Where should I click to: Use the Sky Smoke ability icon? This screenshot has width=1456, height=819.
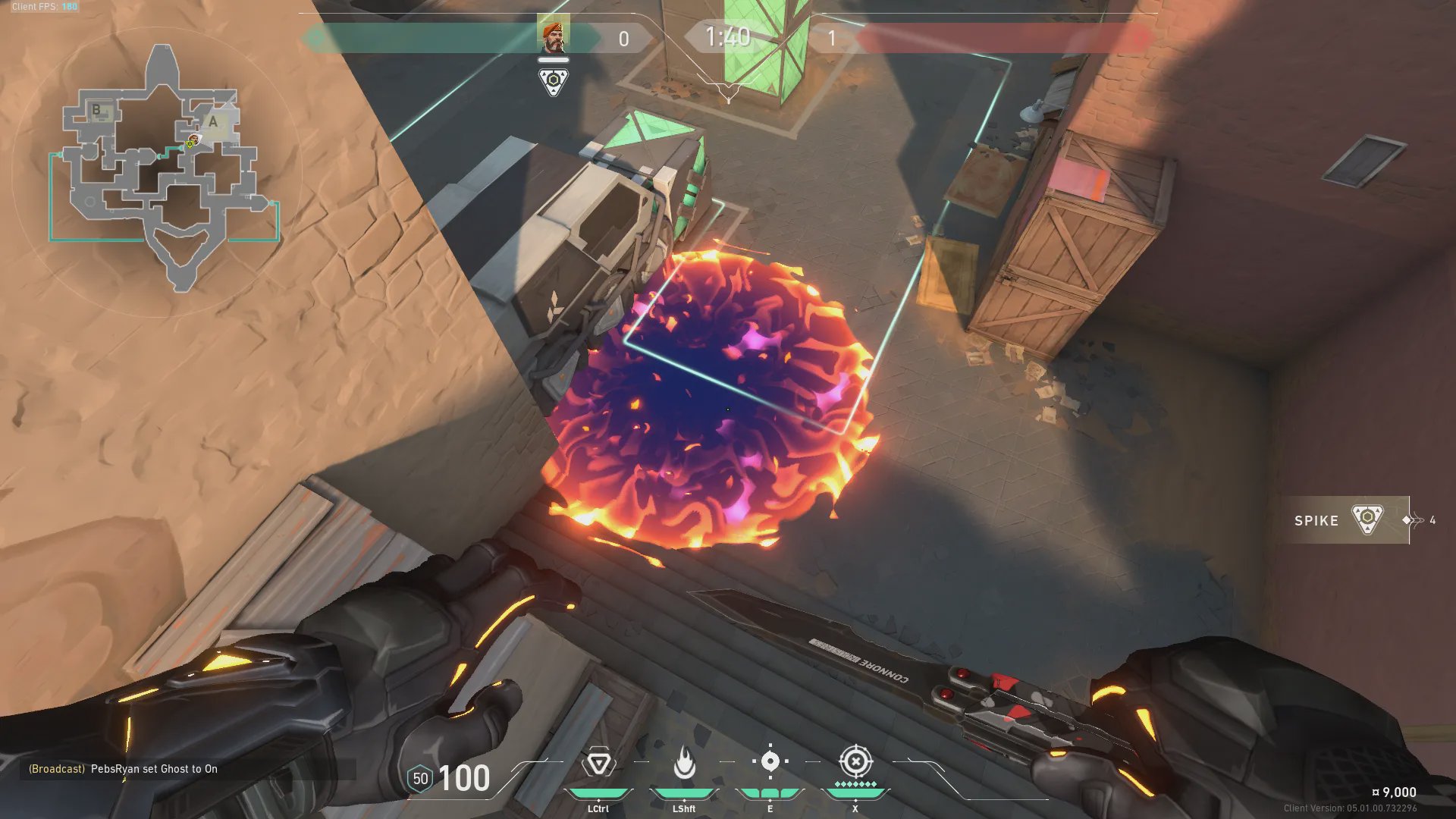tap(770, 761)
